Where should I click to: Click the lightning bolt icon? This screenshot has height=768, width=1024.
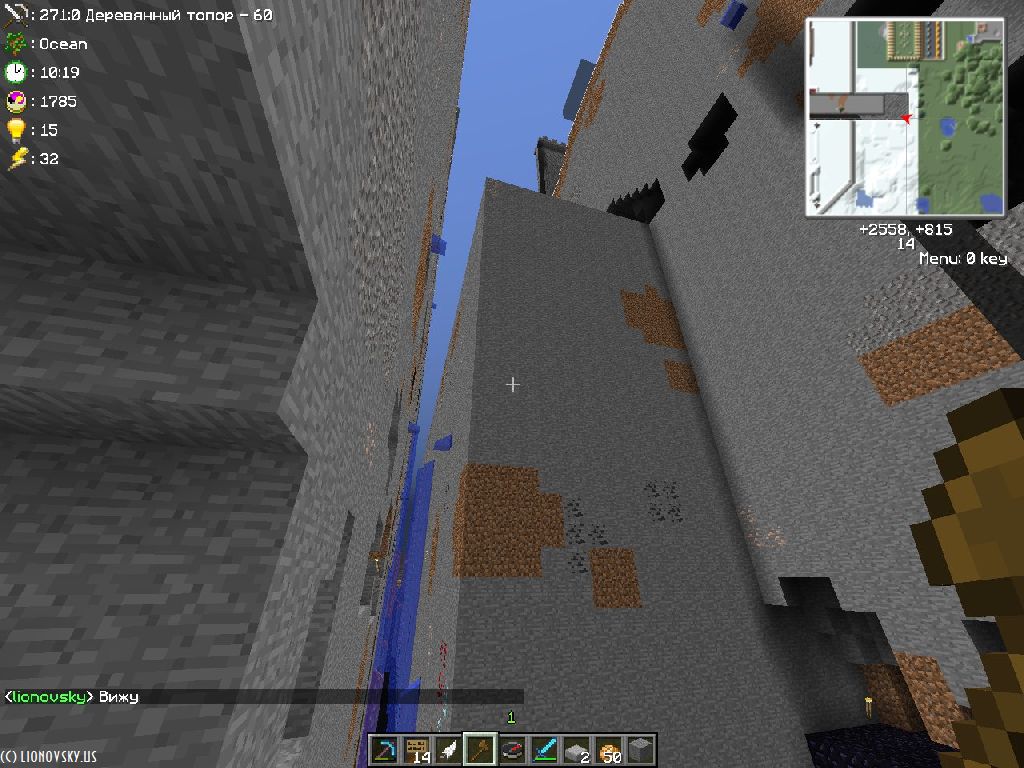[15, 159]
